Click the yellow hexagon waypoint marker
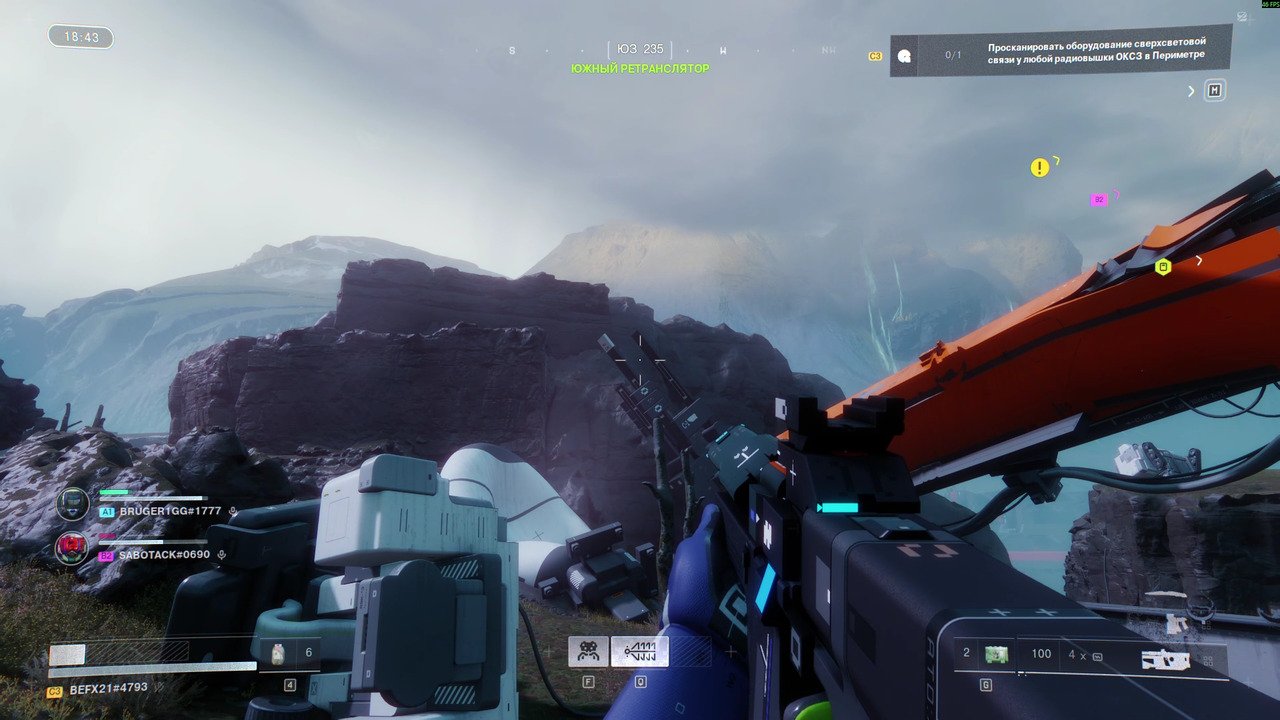 (x=1163, y=267)
